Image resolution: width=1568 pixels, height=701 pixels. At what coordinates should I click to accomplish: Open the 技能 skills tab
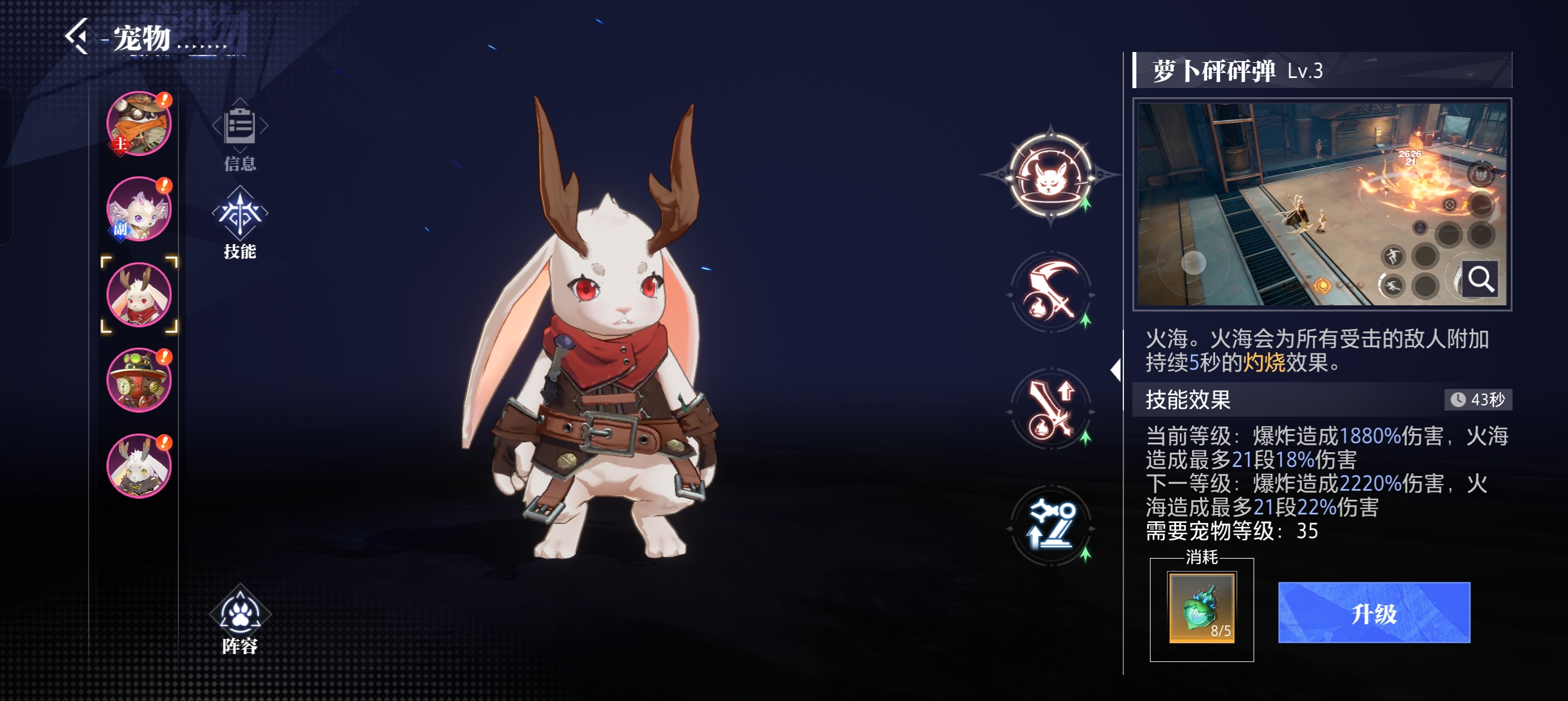point(240,223)
